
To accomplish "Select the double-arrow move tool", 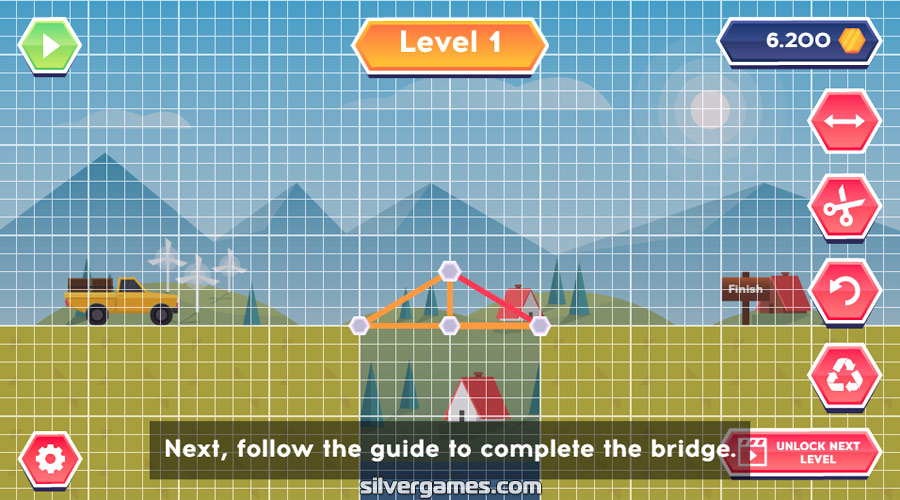I will click(x=844, y=122).
